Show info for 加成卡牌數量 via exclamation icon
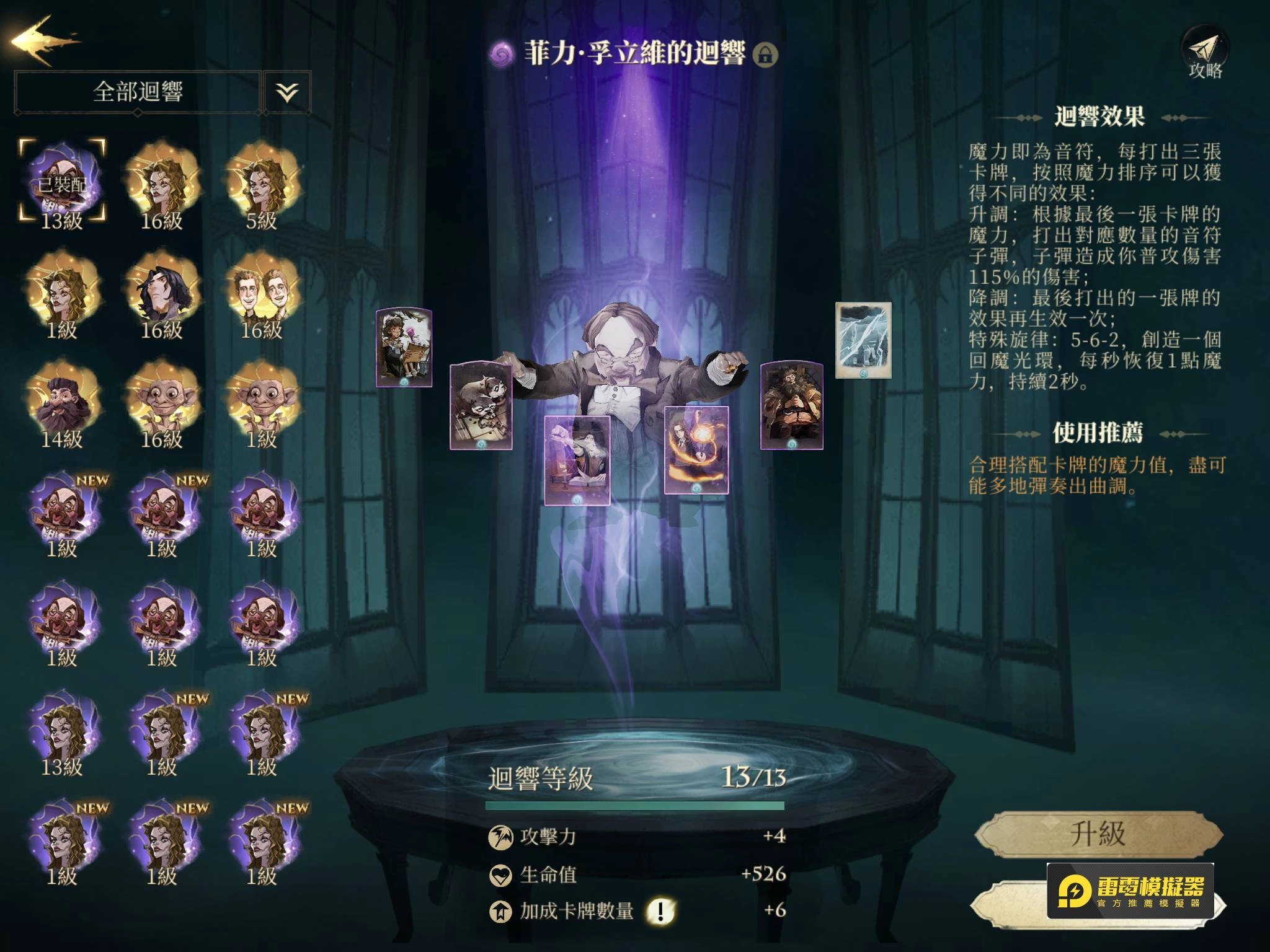 (x=660, y=910)
